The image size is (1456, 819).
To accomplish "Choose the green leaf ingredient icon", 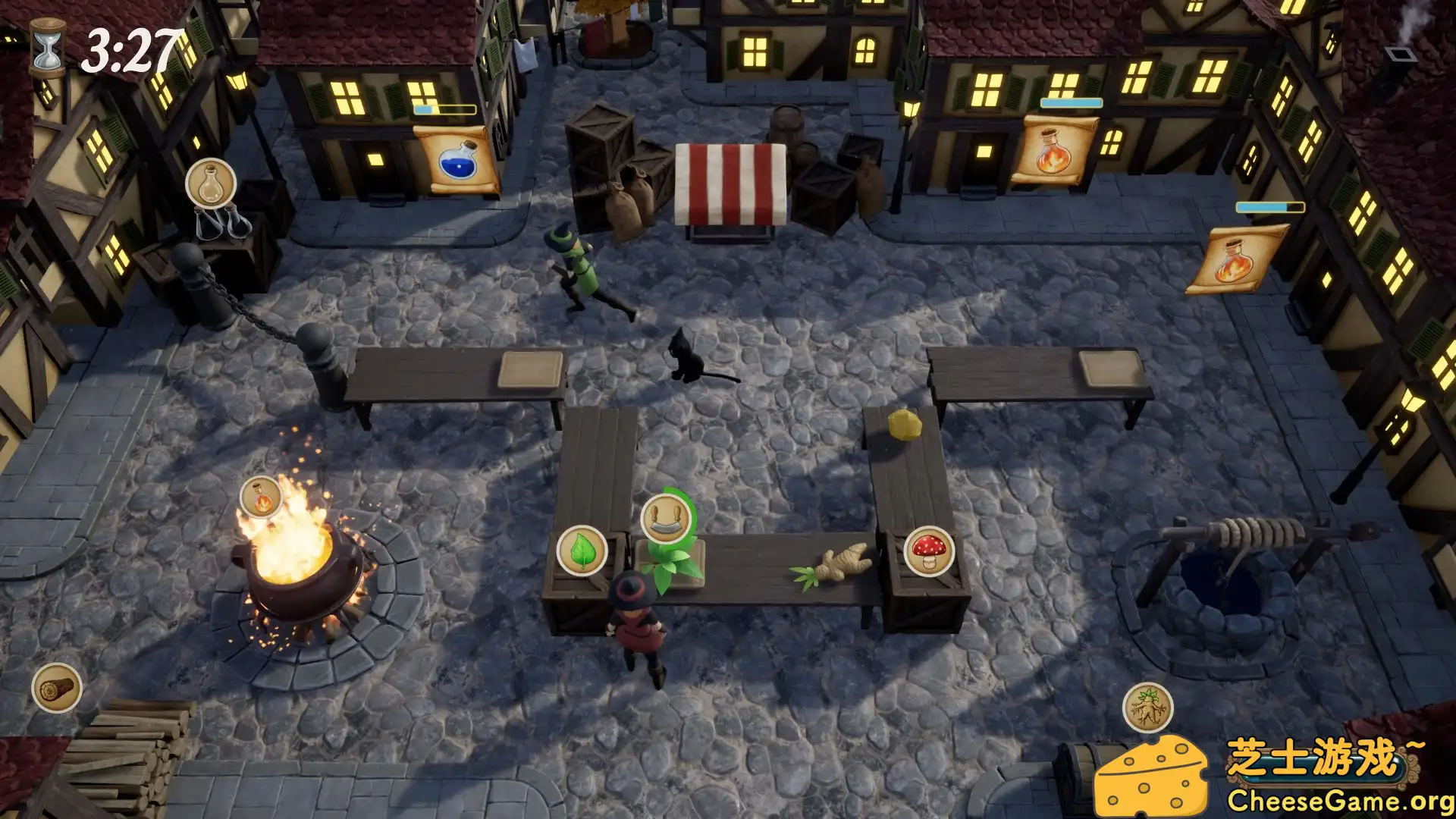I will (x=582, y=551).
